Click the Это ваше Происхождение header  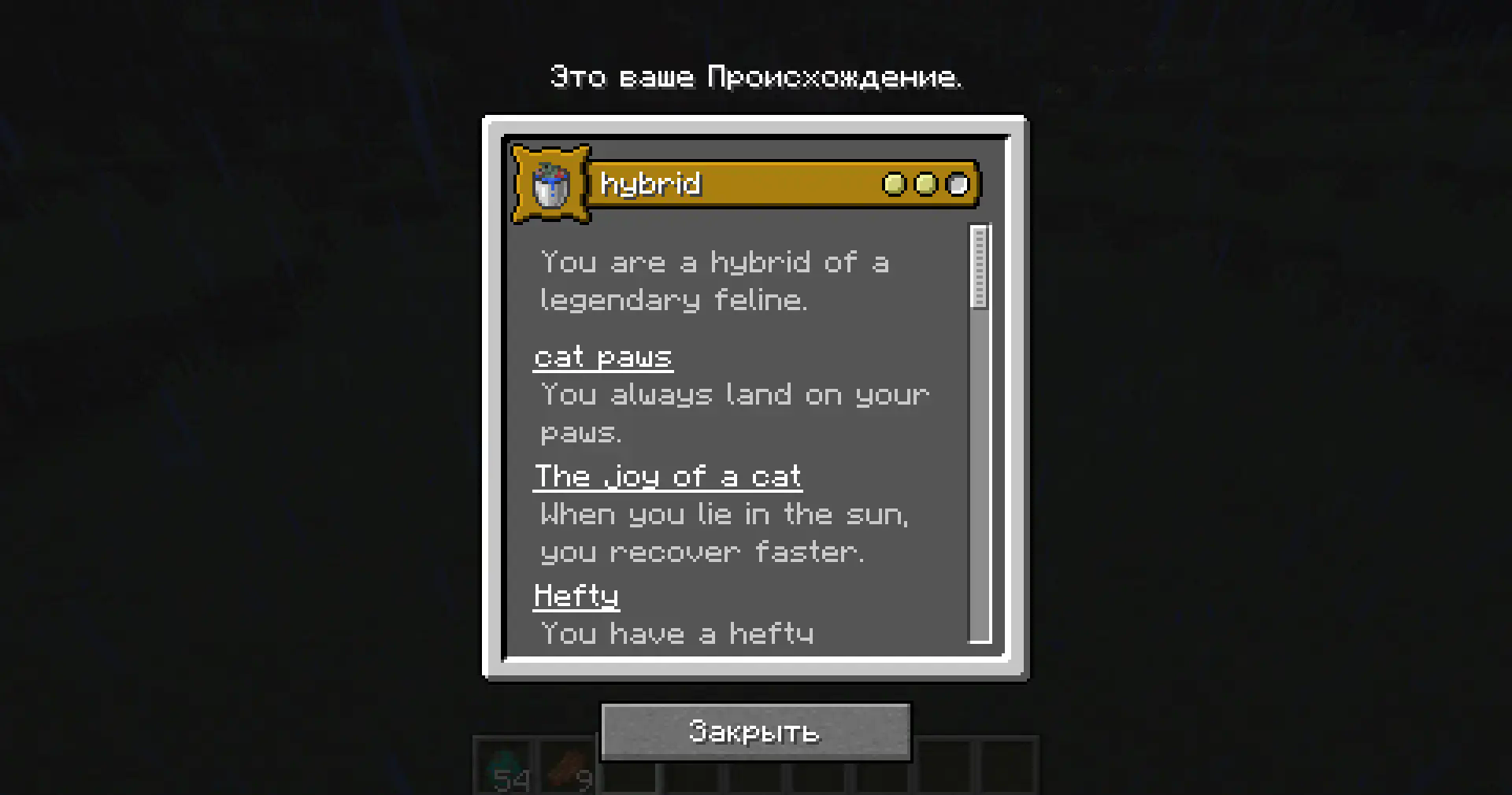[754, 76]
